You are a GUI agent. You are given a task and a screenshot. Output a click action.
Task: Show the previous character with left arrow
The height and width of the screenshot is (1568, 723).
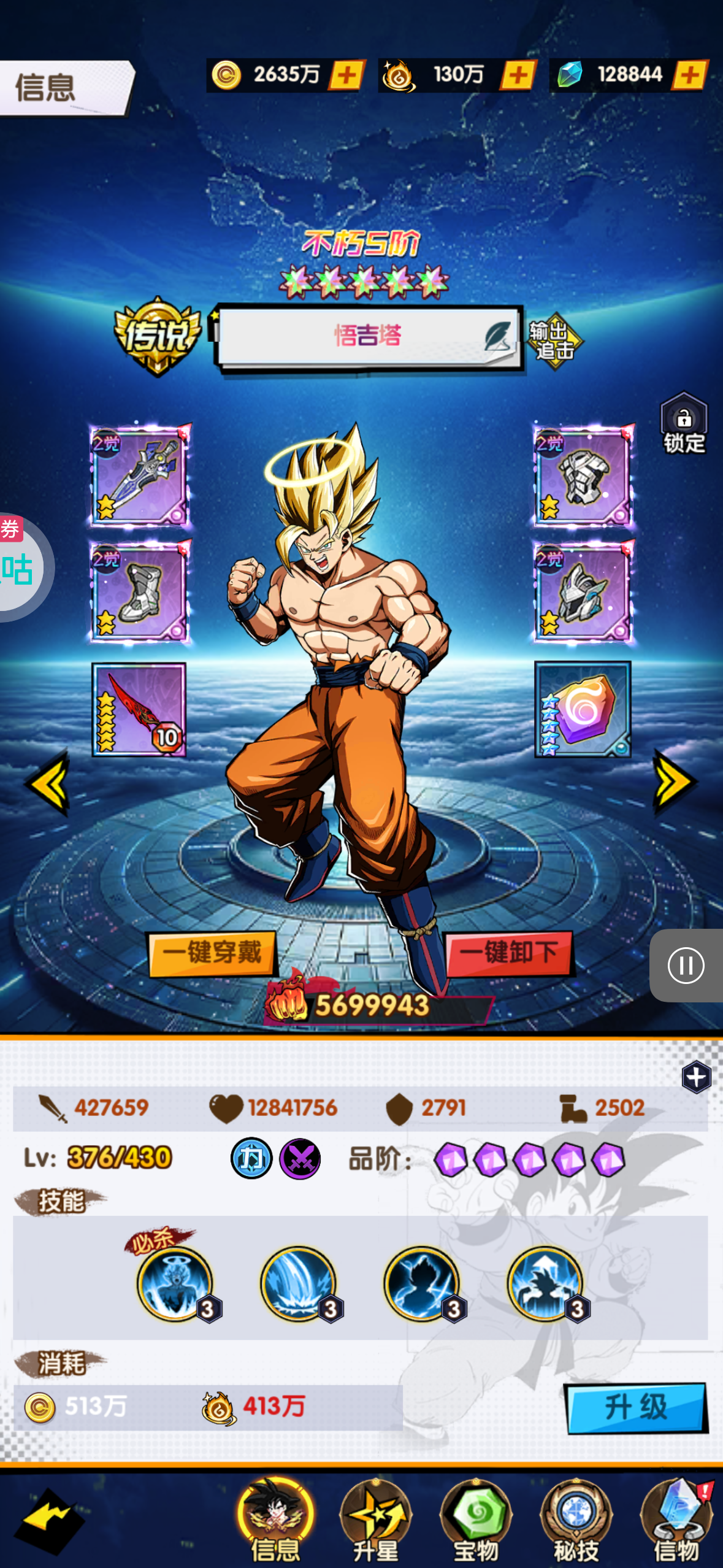(48, 783)
